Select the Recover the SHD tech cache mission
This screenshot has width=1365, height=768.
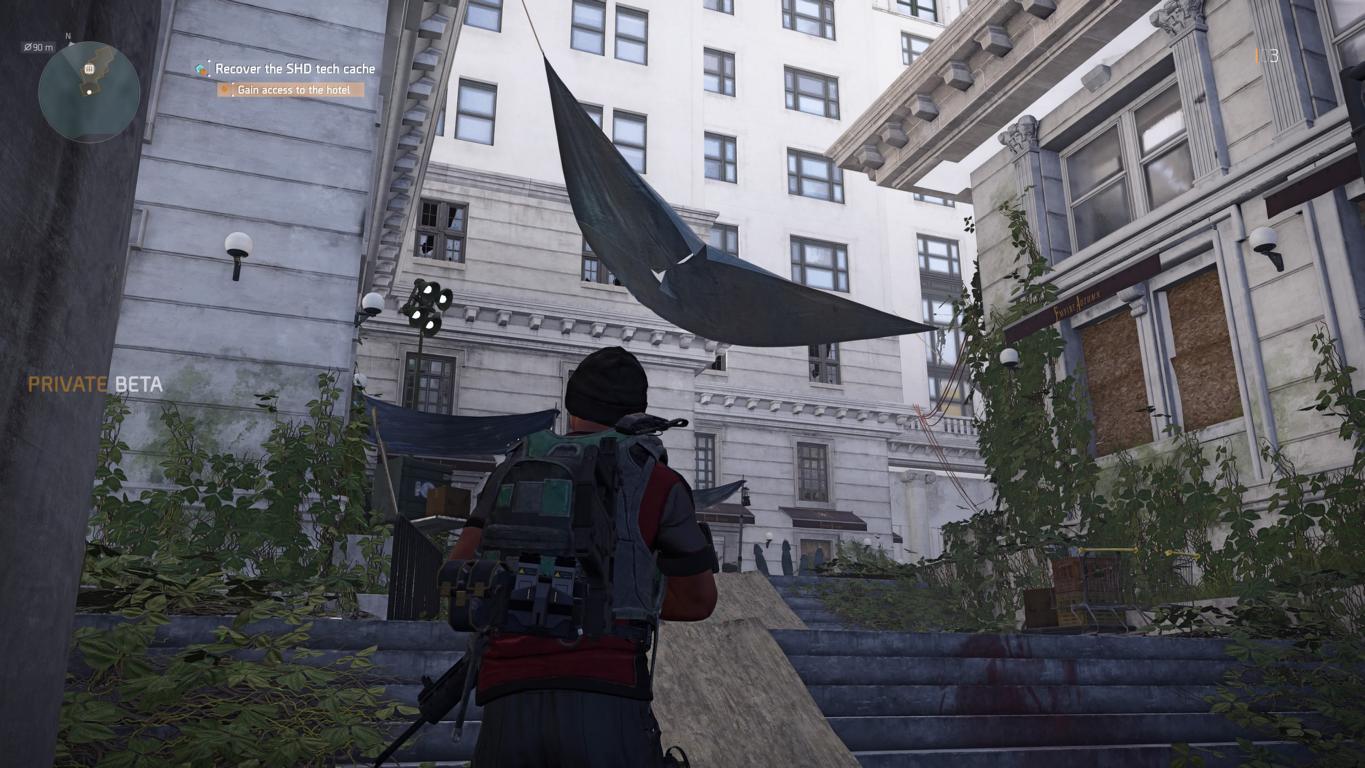[295, 69]
